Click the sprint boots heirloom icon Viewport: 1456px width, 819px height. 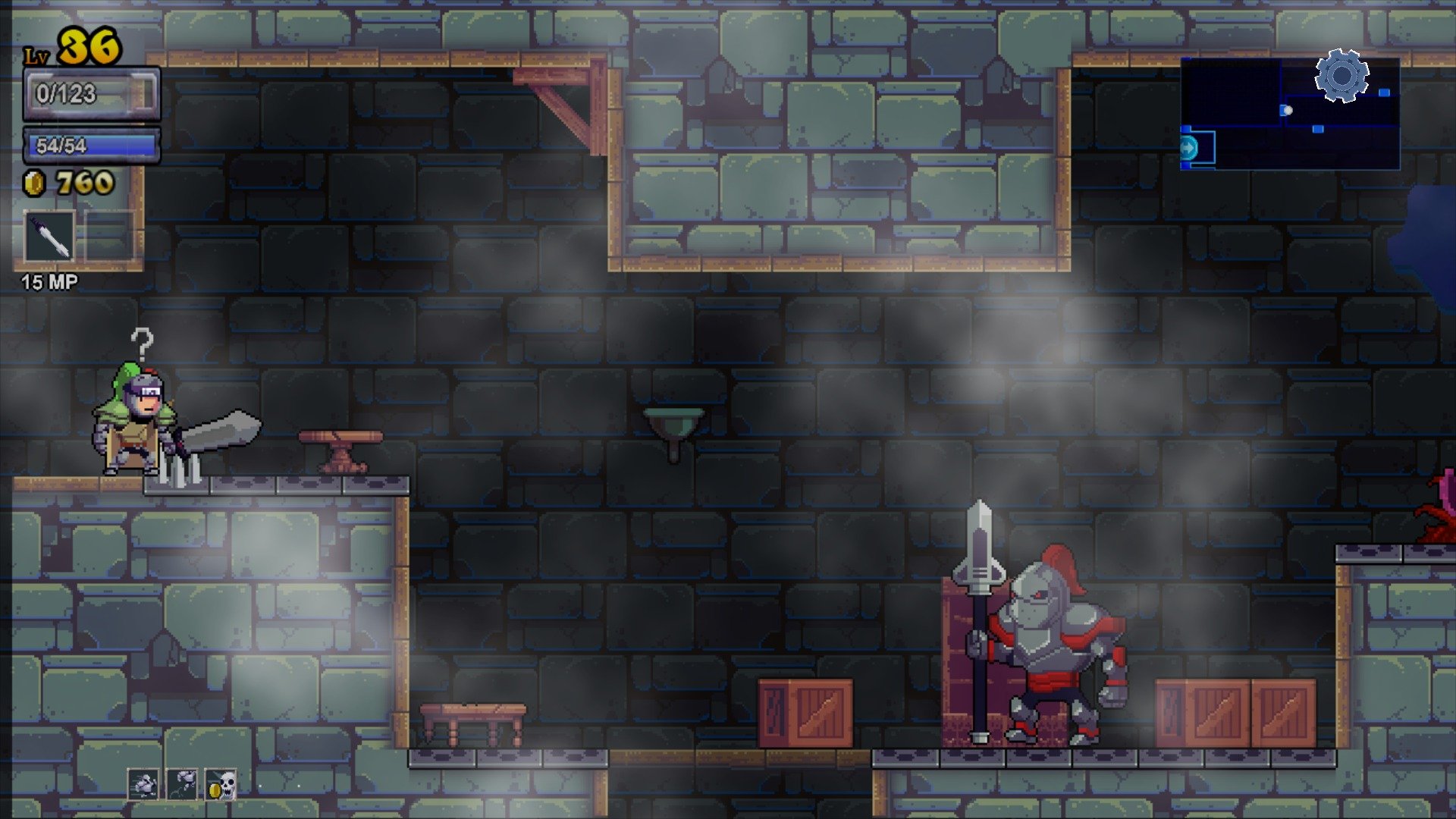click(x=144, y=785)
